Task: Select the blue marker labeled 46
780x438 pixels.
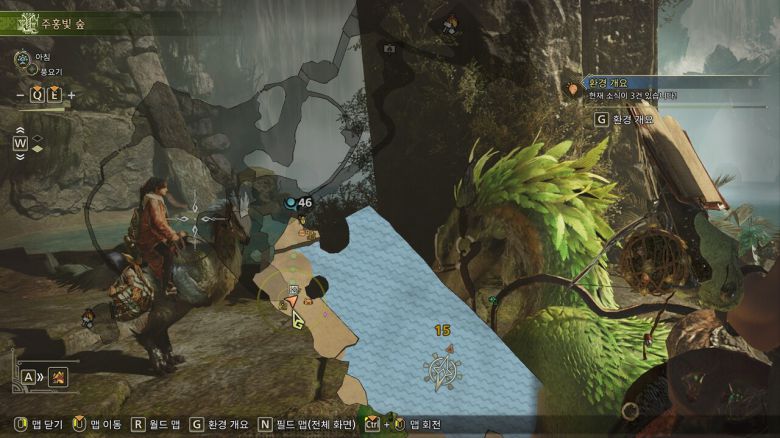Action: (x=291, y=203)
